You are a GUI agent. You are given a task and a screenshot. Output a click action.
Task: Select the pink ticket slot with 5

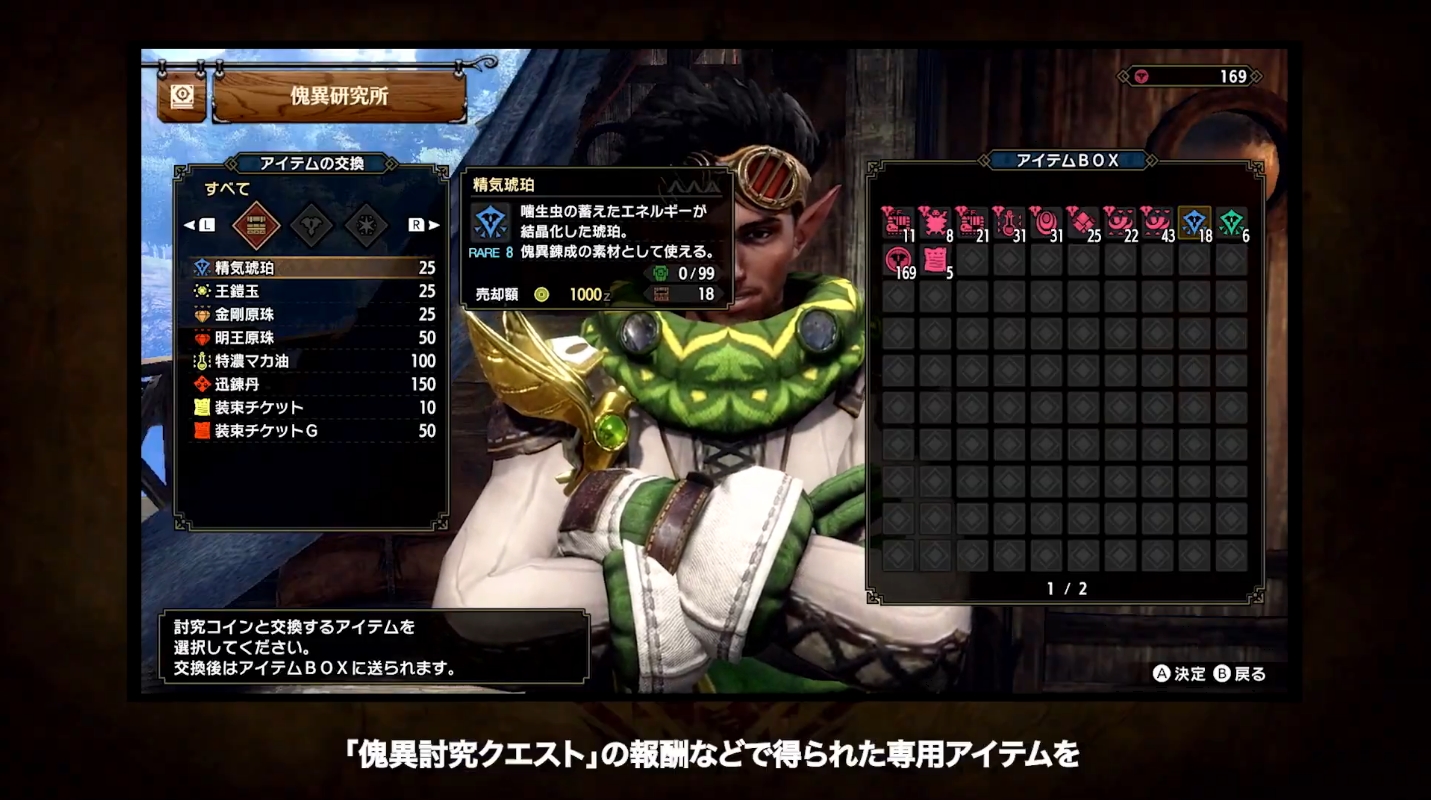point(935,260)
